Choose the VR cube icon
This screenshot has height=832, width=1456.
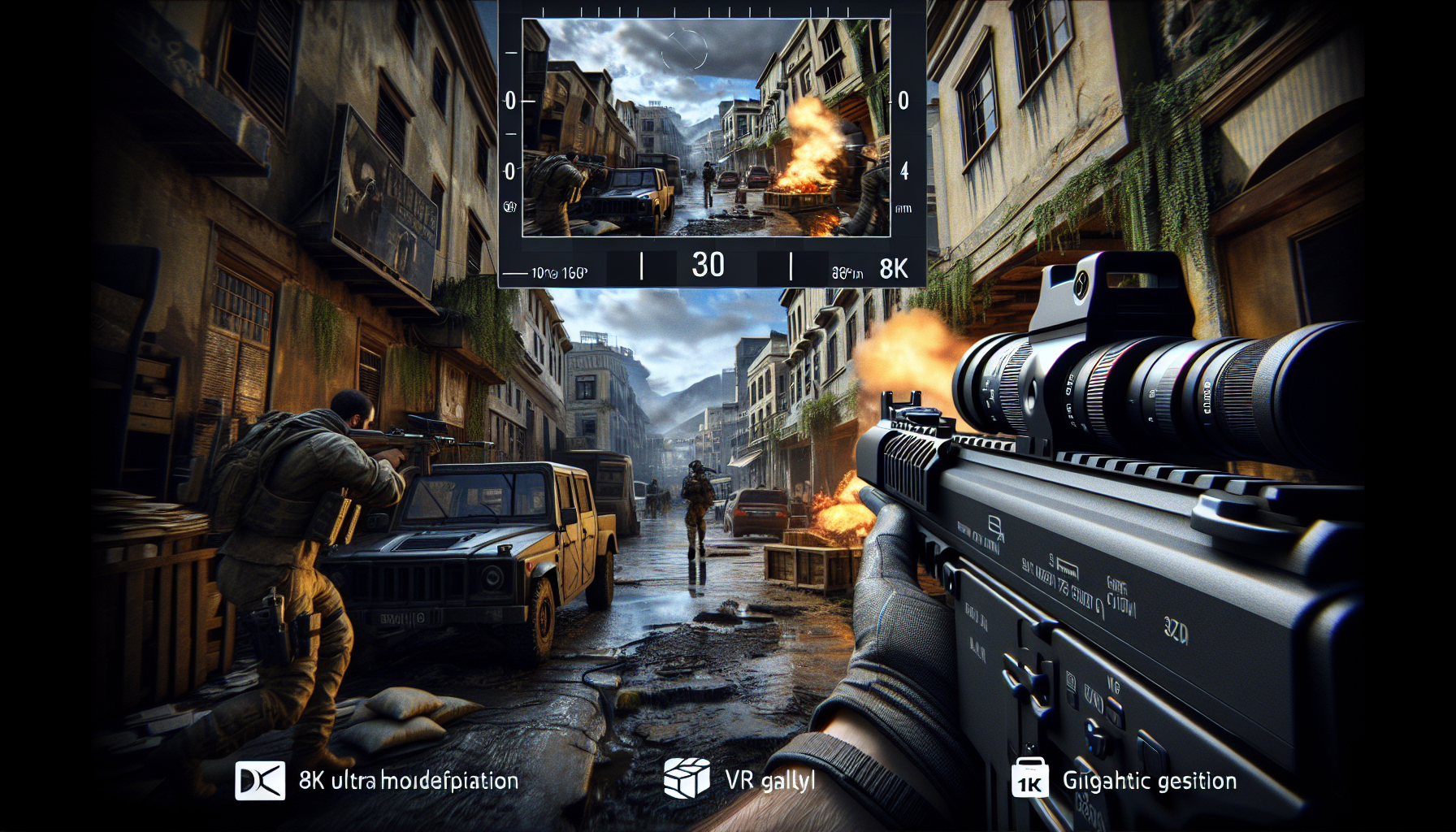687,778
